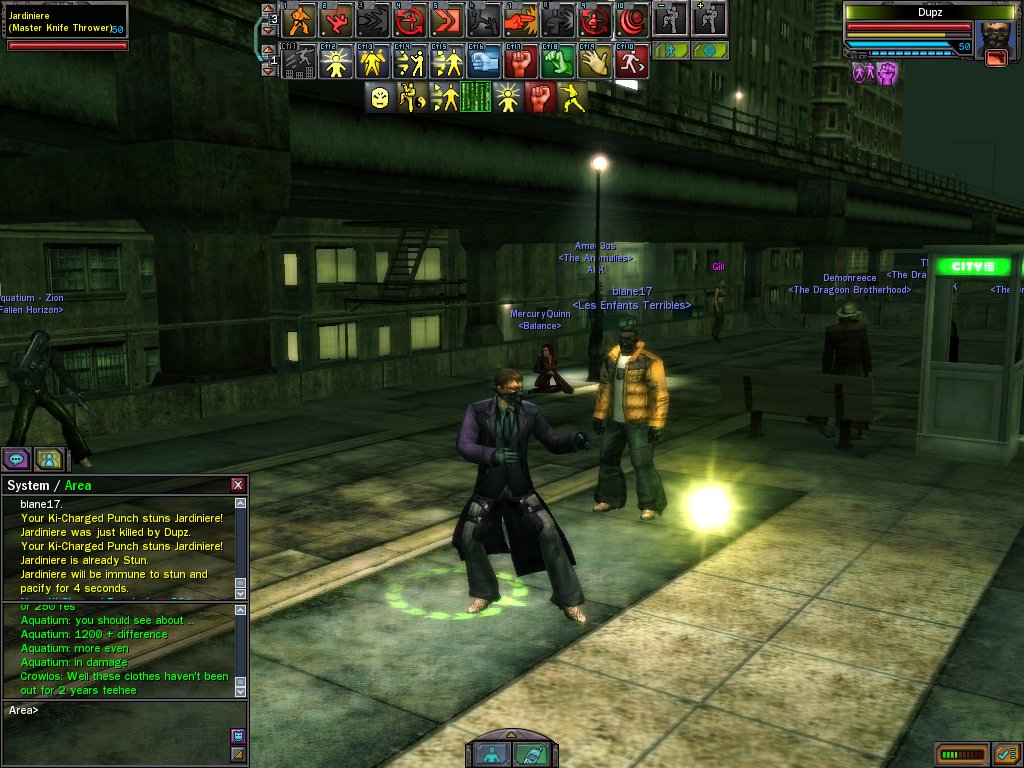Click the checklist icon in bottom-right corner

click(x=1006, y=752)
